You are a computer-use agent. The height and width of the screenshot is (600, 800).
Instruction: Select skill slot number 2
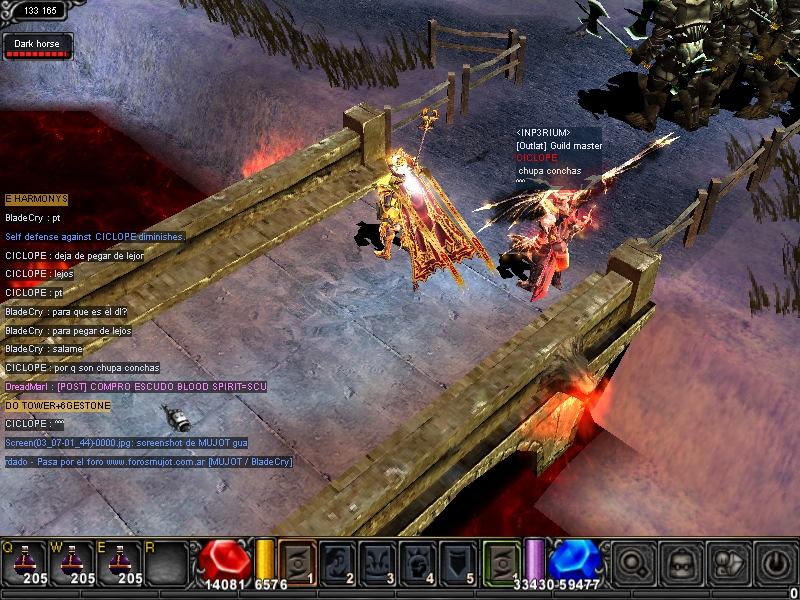(338, 562)
